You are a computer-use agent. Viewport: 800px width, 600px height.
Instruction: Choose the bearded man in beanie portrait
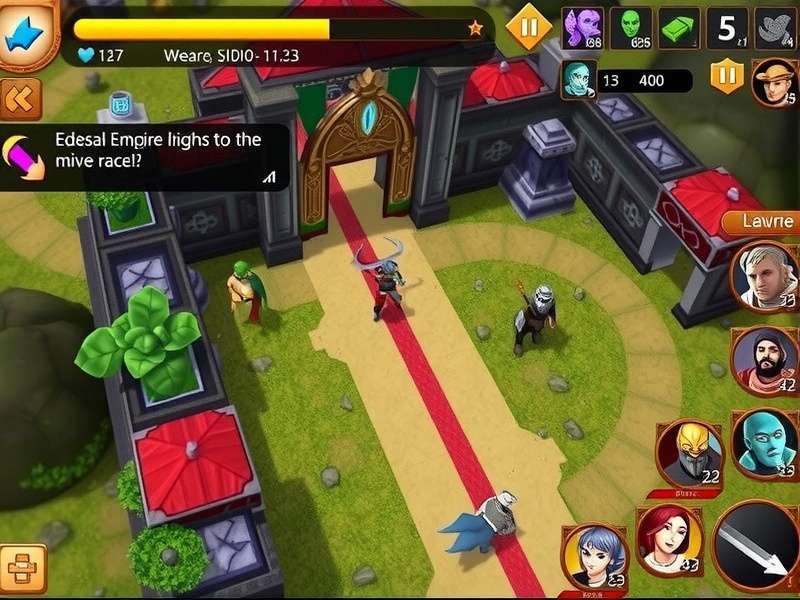coord(764,359)
